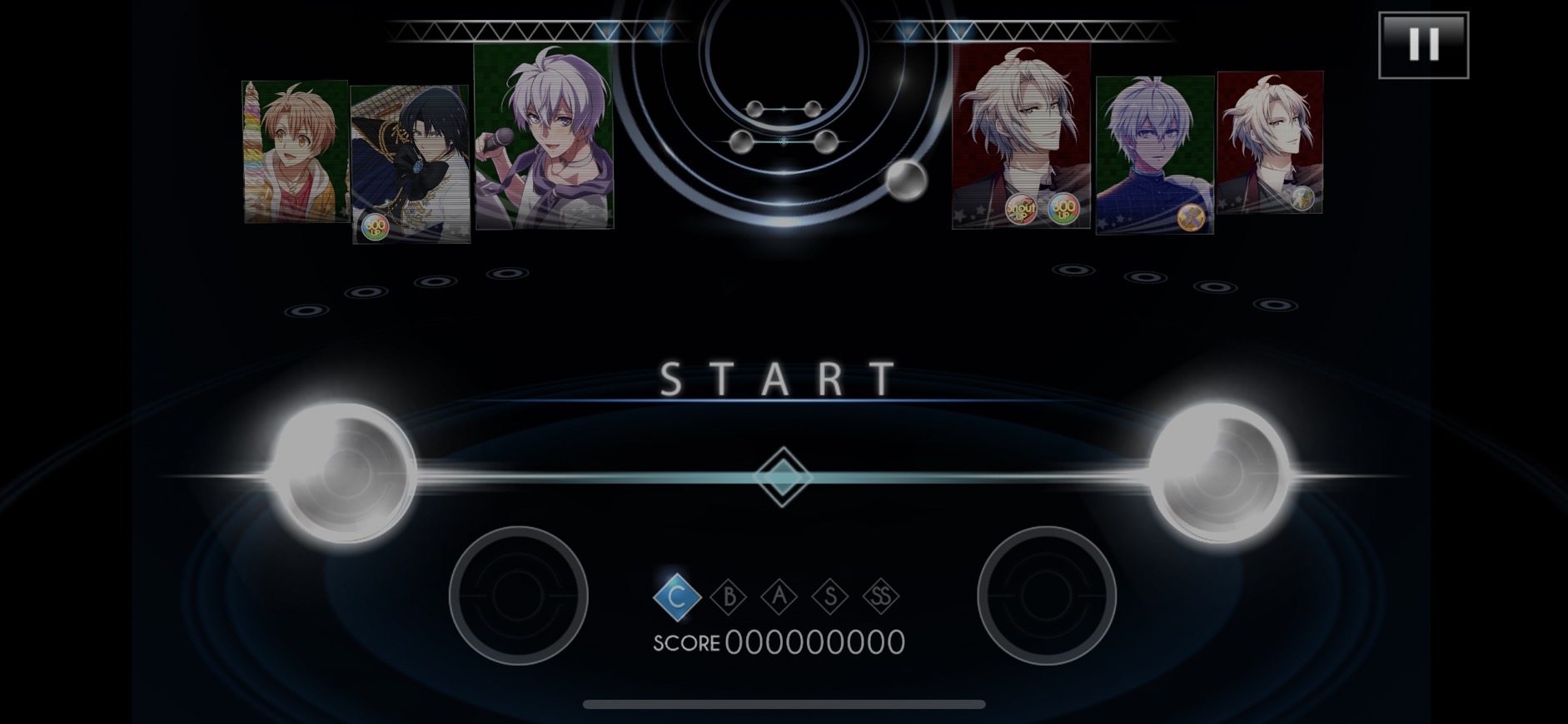Viewport: 1568px width, 724px height.
Task: Tap the glowing white note circle on the left
Action: point(345,474)
